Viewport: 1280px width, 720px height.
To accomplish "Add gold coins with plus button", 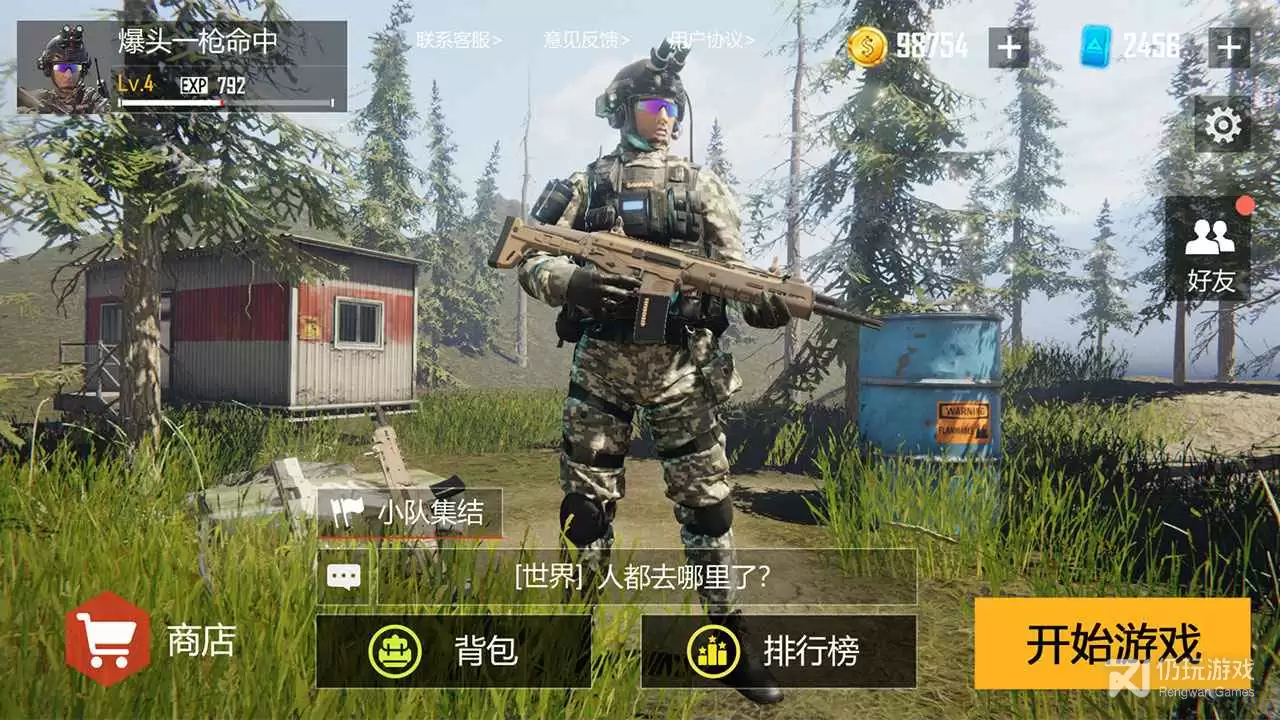I will tap(1011, 45).
